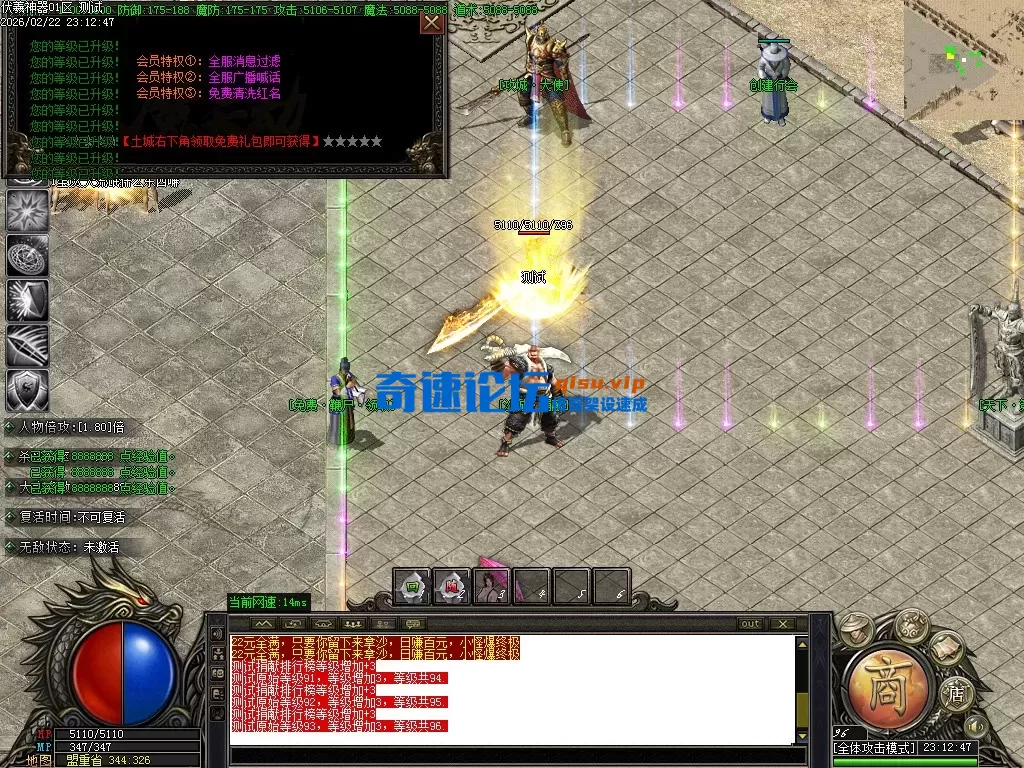Activate the magic circle skill icon
Screen dimensions: 1024x768
click(27, 255)
